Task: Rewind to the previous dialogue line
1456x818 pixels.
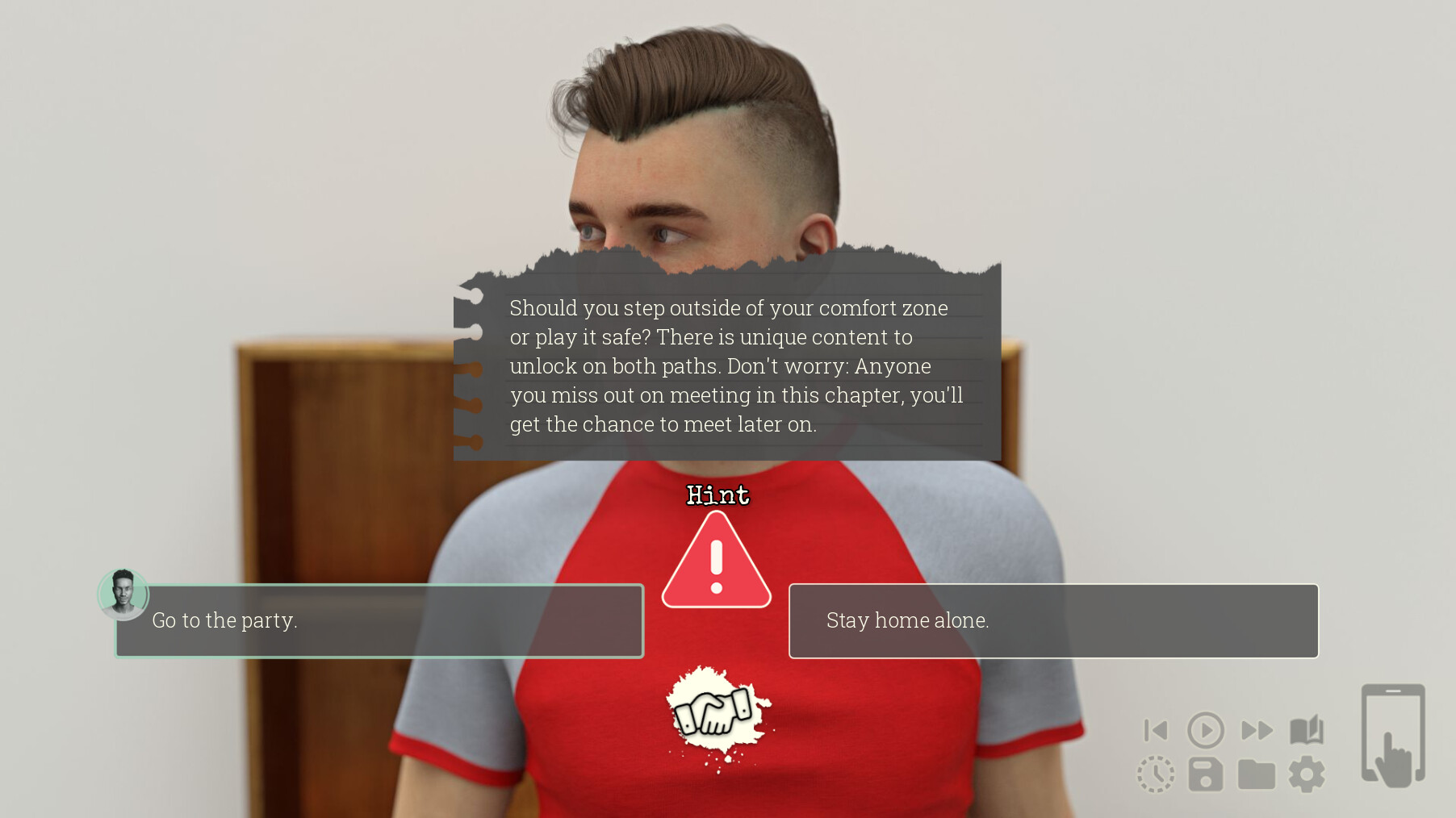Action: pos(1156,731)
